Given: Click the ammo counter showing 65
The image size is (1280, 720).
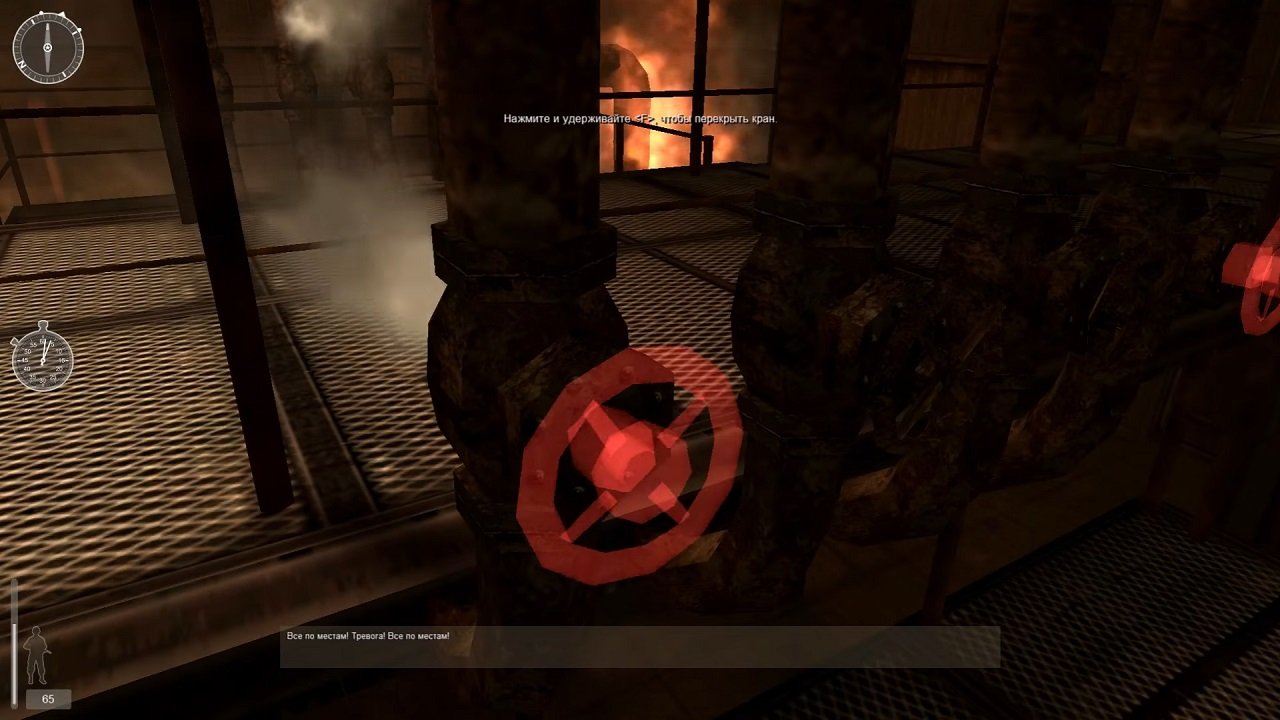Looking at the screenshot, I should pos(48,698).
